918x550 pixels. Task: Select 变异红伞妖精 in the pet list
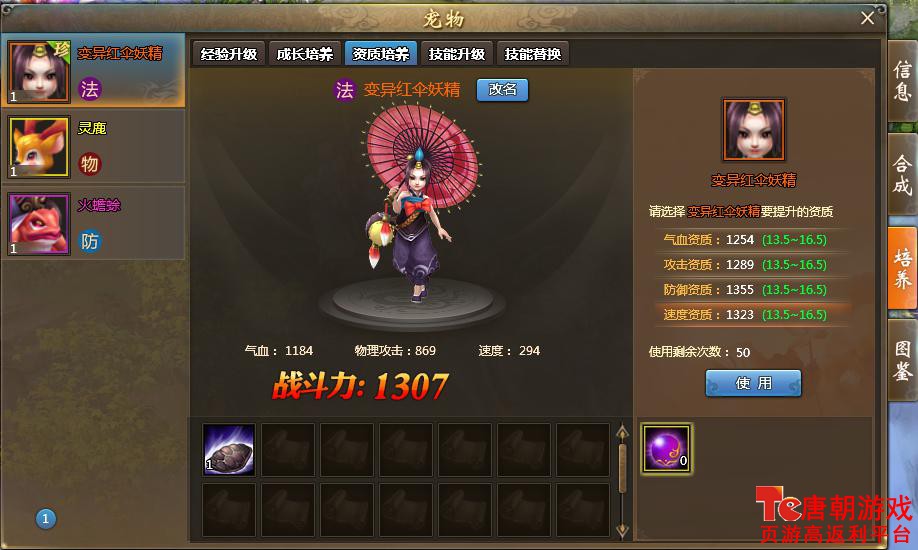(94, 70)
